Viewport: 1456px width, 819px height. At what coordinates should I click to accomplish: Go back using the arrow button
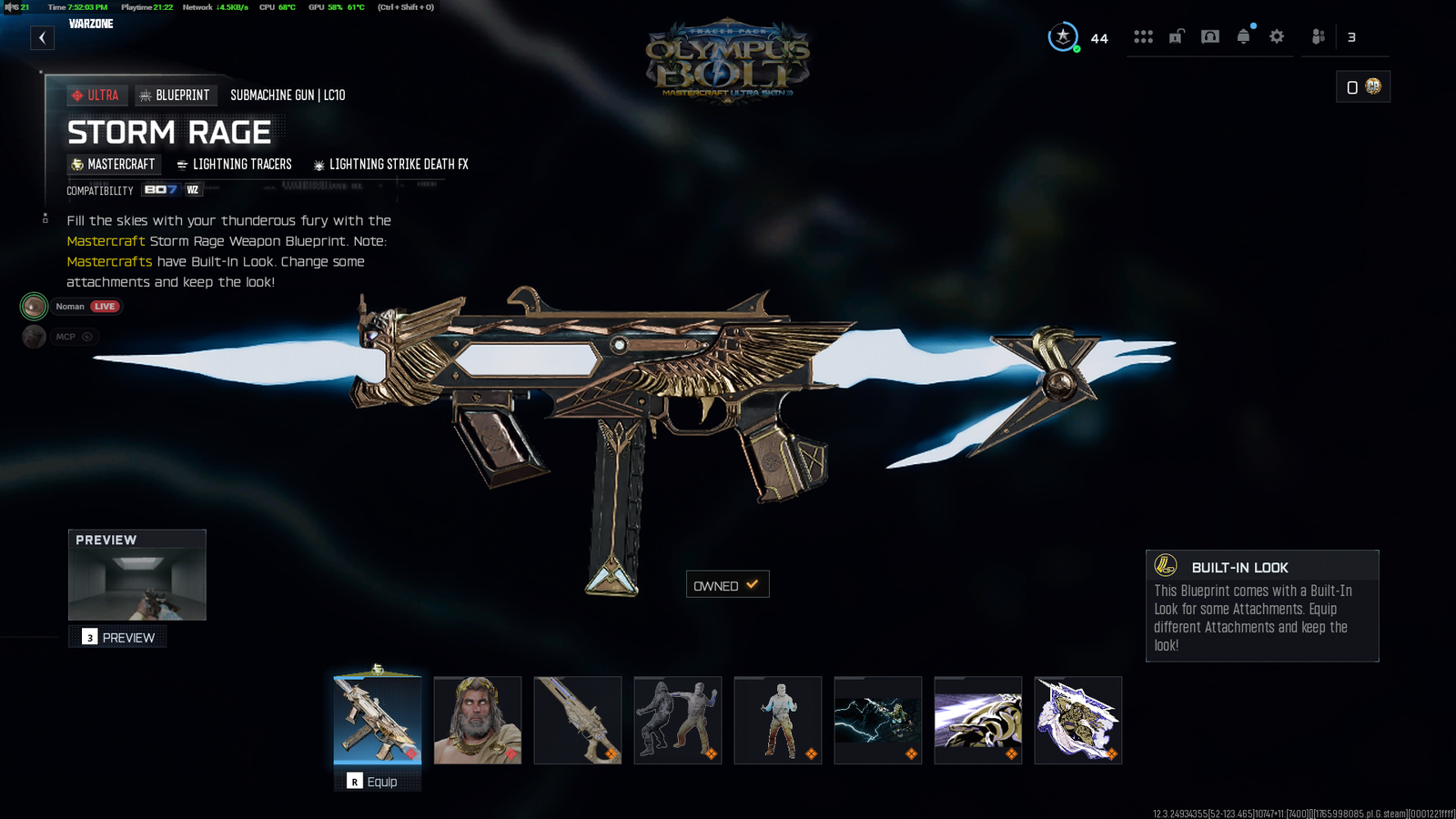click(42, 38)
